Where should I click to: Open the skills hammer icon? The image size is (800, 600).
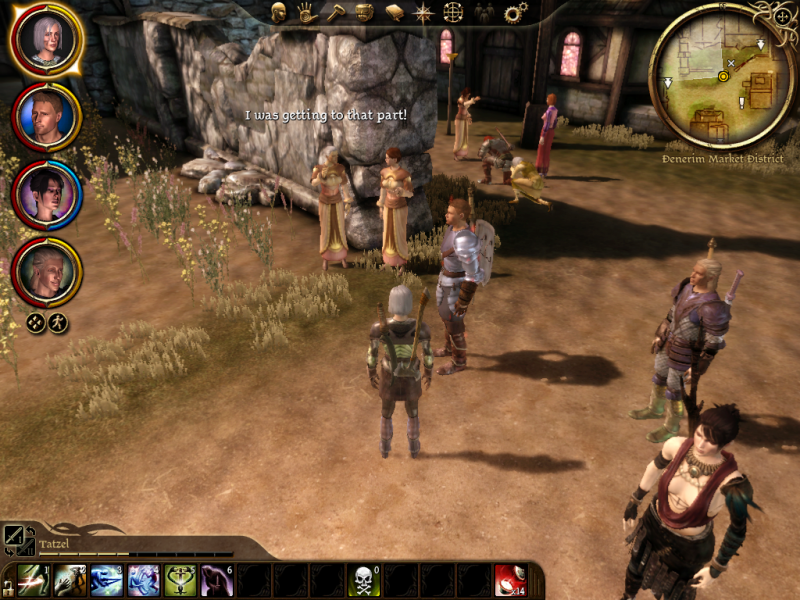[335, 12]
